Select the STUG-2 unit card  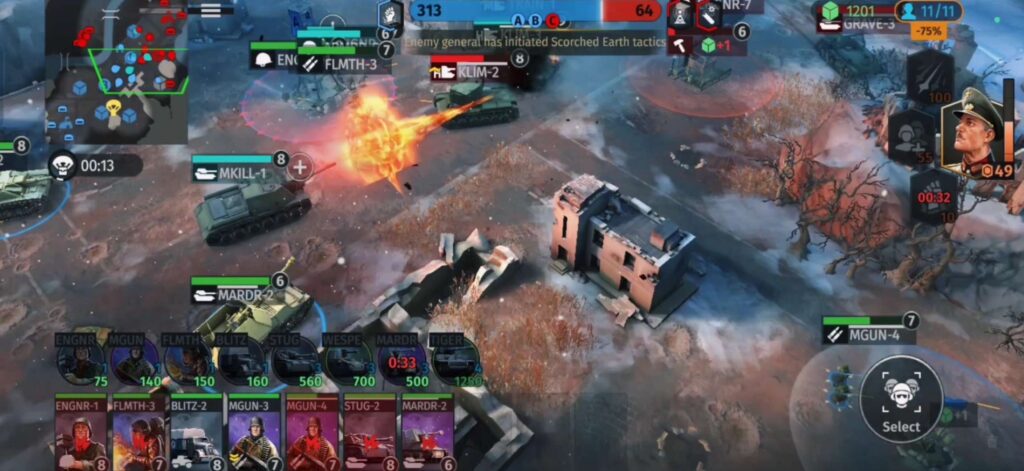point(369,433)
